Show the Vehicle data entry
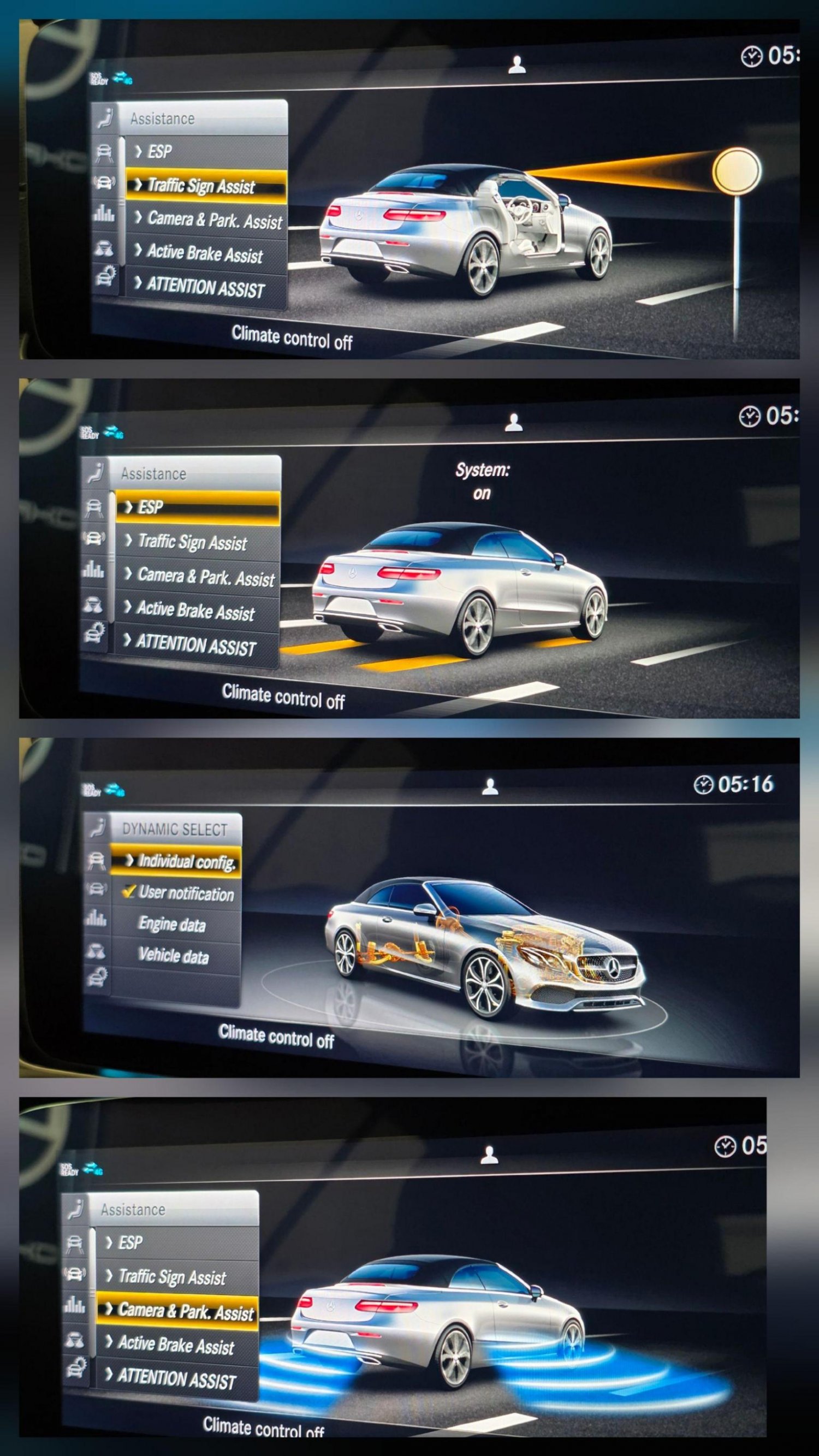 (174, 955)
